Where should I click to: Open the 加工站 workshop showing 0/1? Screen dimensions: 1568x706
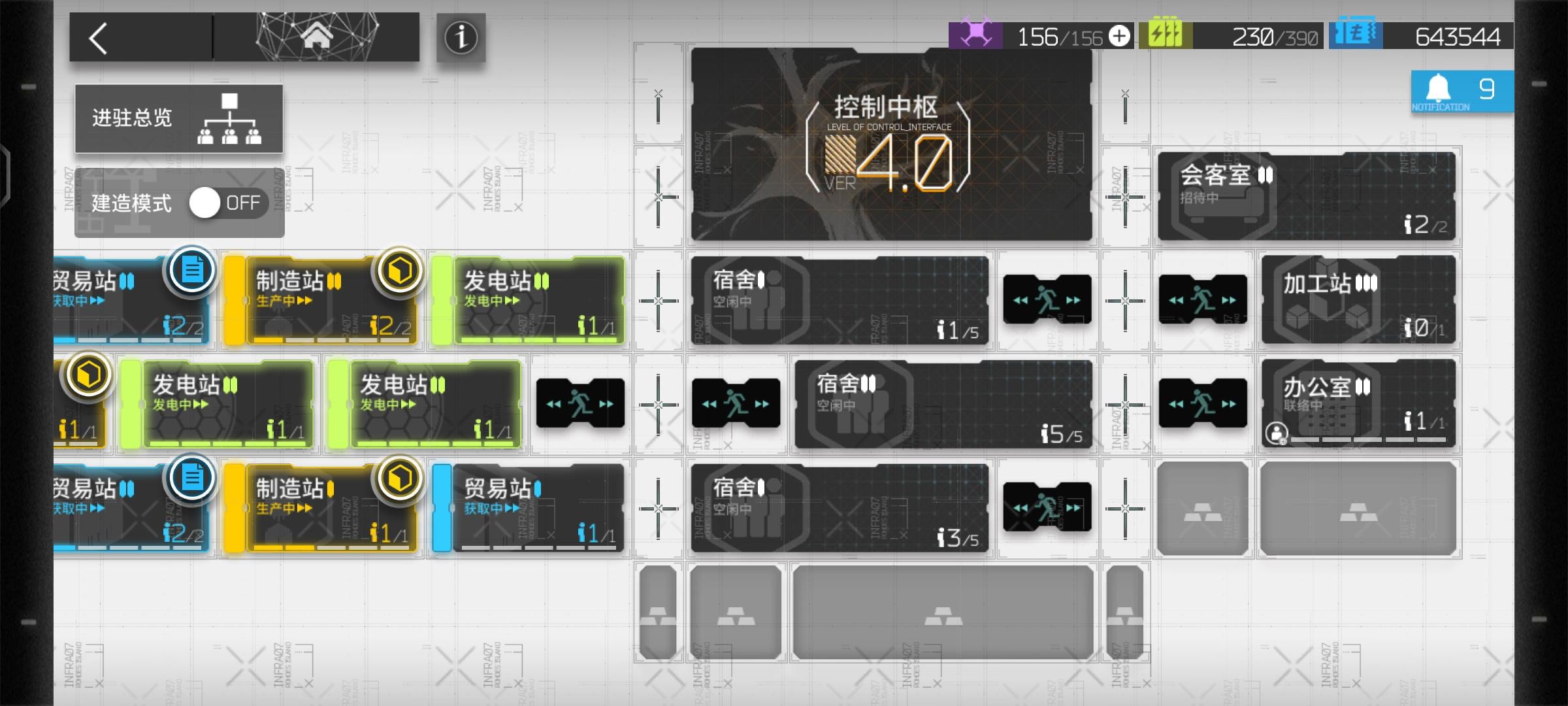click(1358, 299)
